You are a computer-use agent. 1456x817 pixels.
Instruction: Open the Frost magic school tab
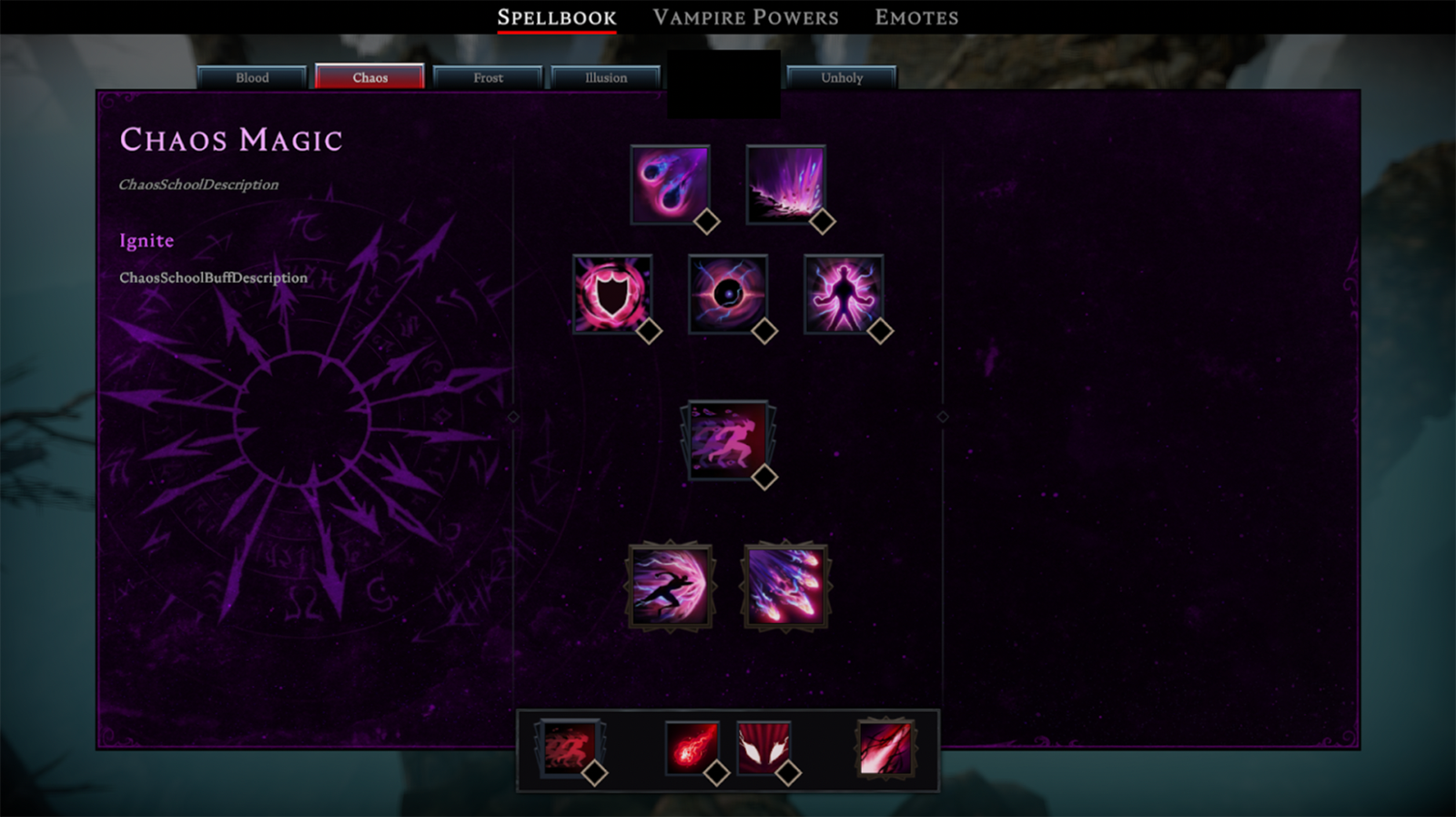(488, 77)
